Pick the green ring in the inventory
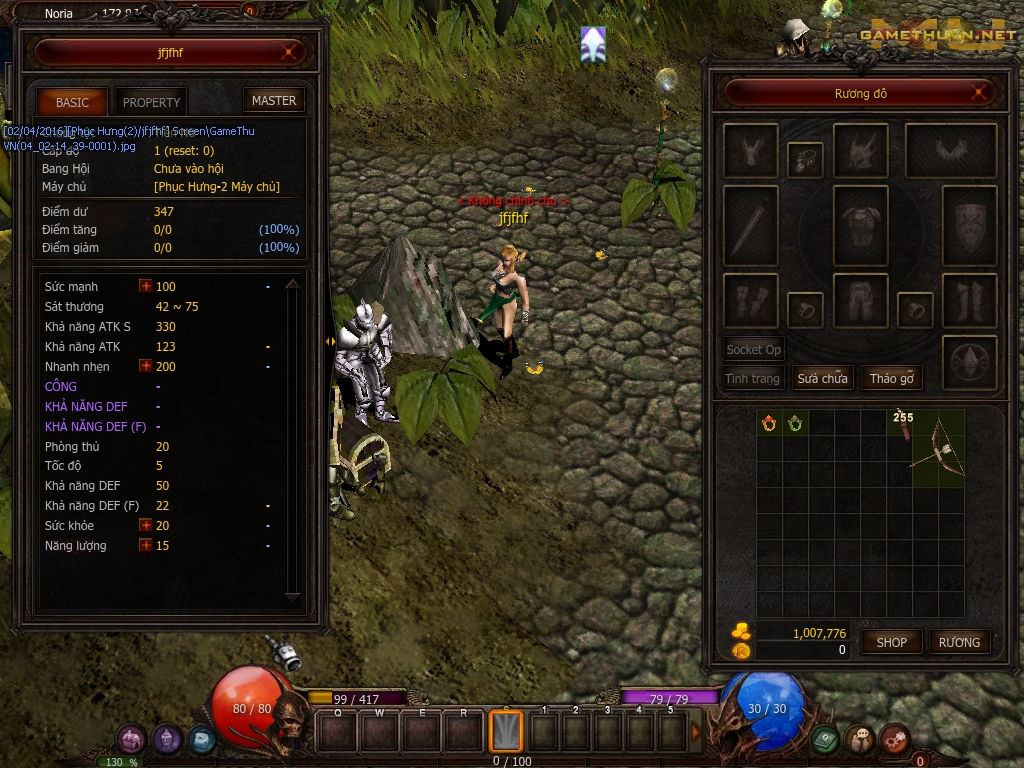Viewport: 1024px width, 768px height. point(795,423)
